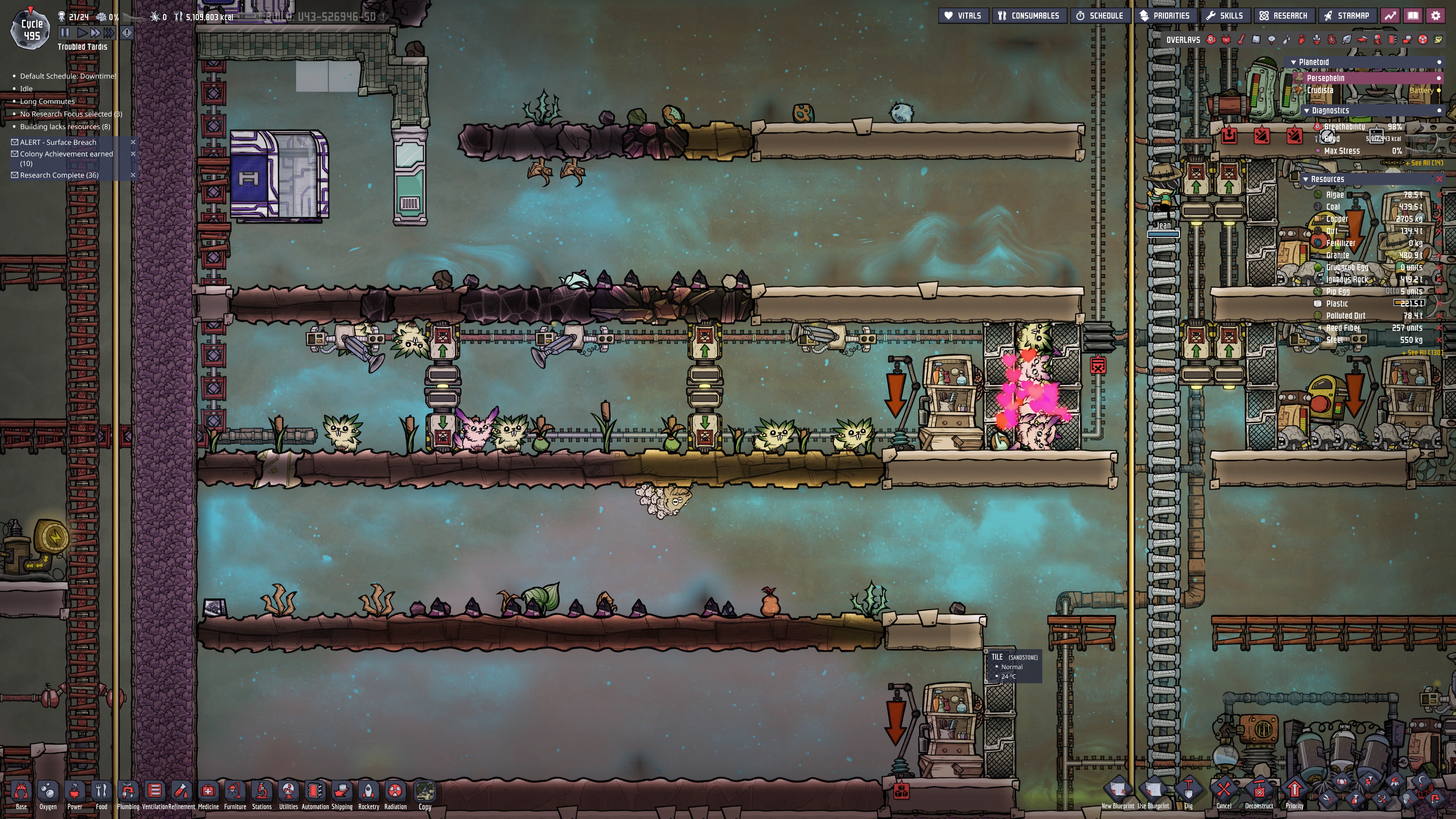Activate the Dig tool
Screen dimensions: 1456x819
pos(1188,791)
